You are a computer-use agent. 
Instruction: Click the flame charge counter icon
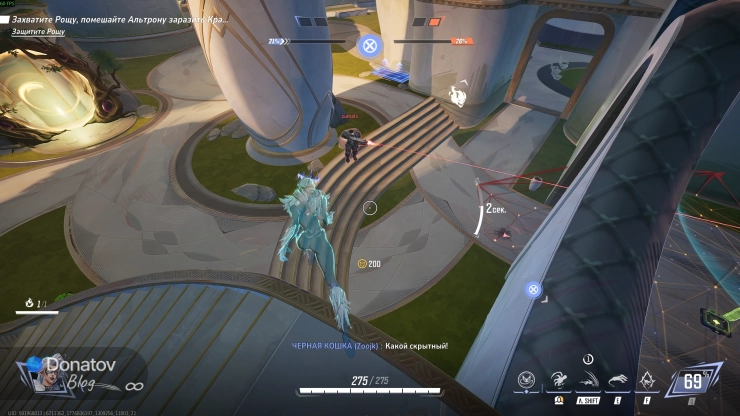29,301
